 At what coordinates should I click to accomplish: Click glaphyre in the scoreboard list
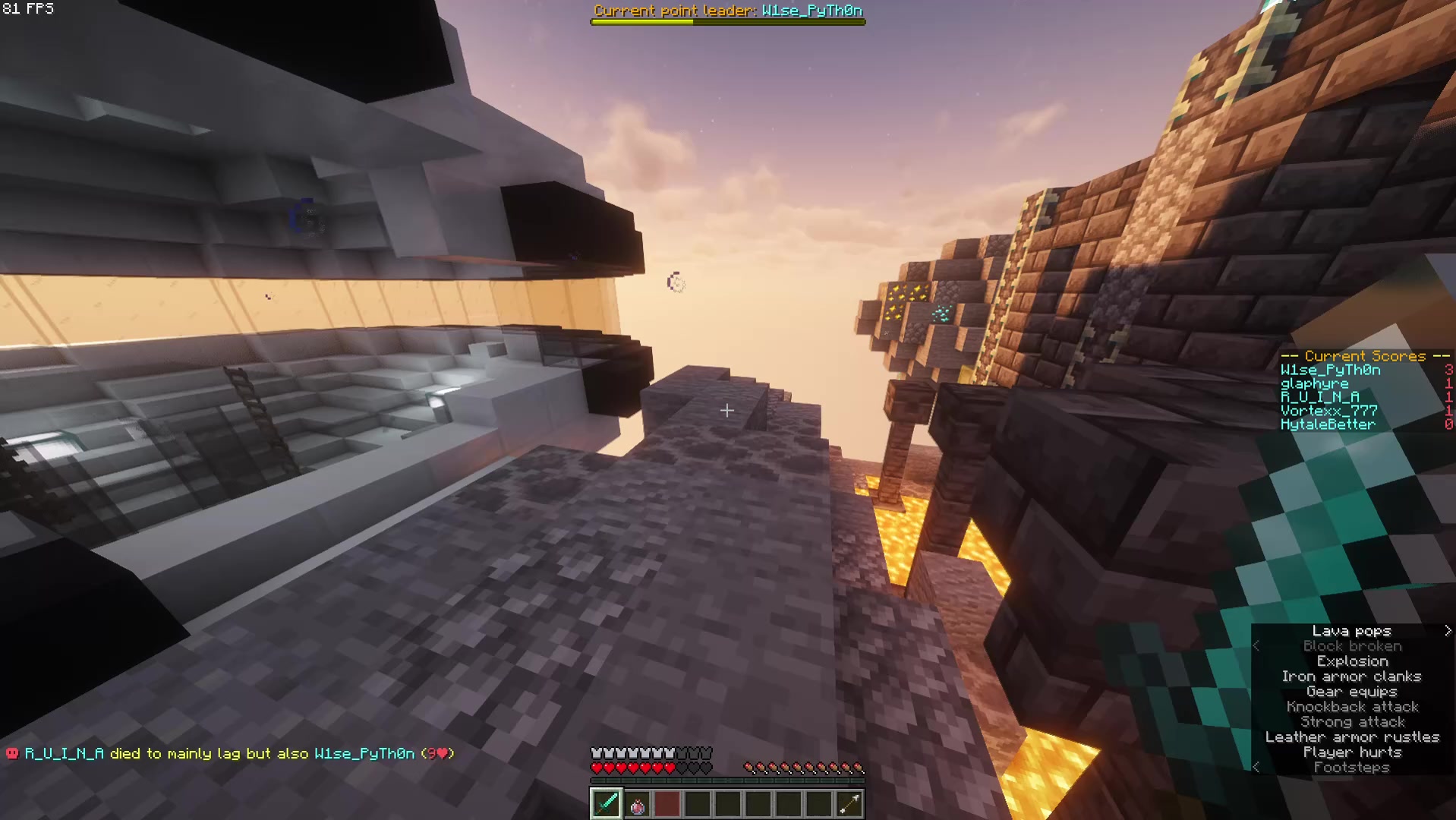click(1315, 383)
